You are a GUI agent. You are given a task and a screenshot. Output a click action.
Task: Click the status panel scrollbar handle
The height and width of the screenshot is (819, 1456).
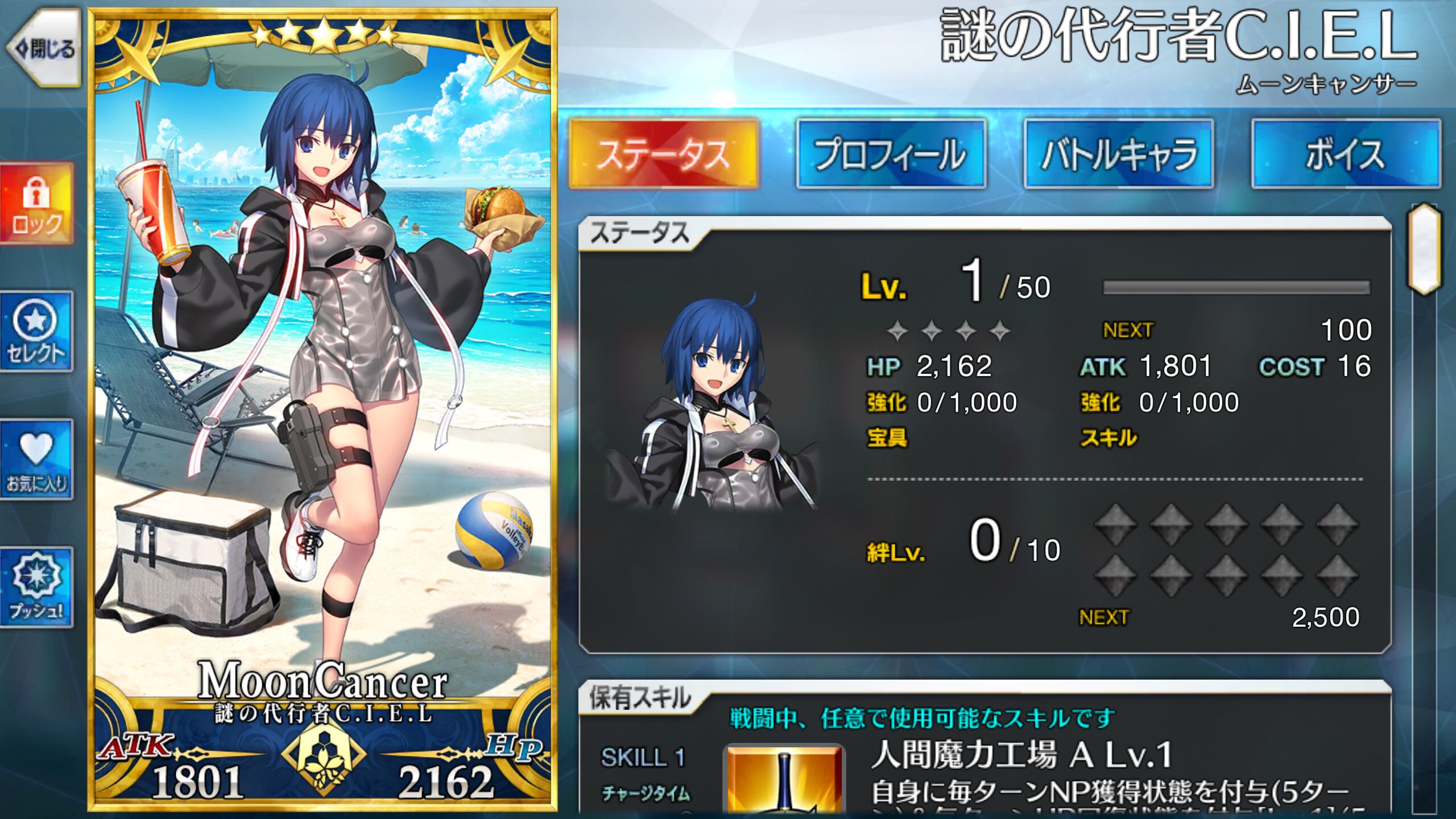(x=1424, y=249)
